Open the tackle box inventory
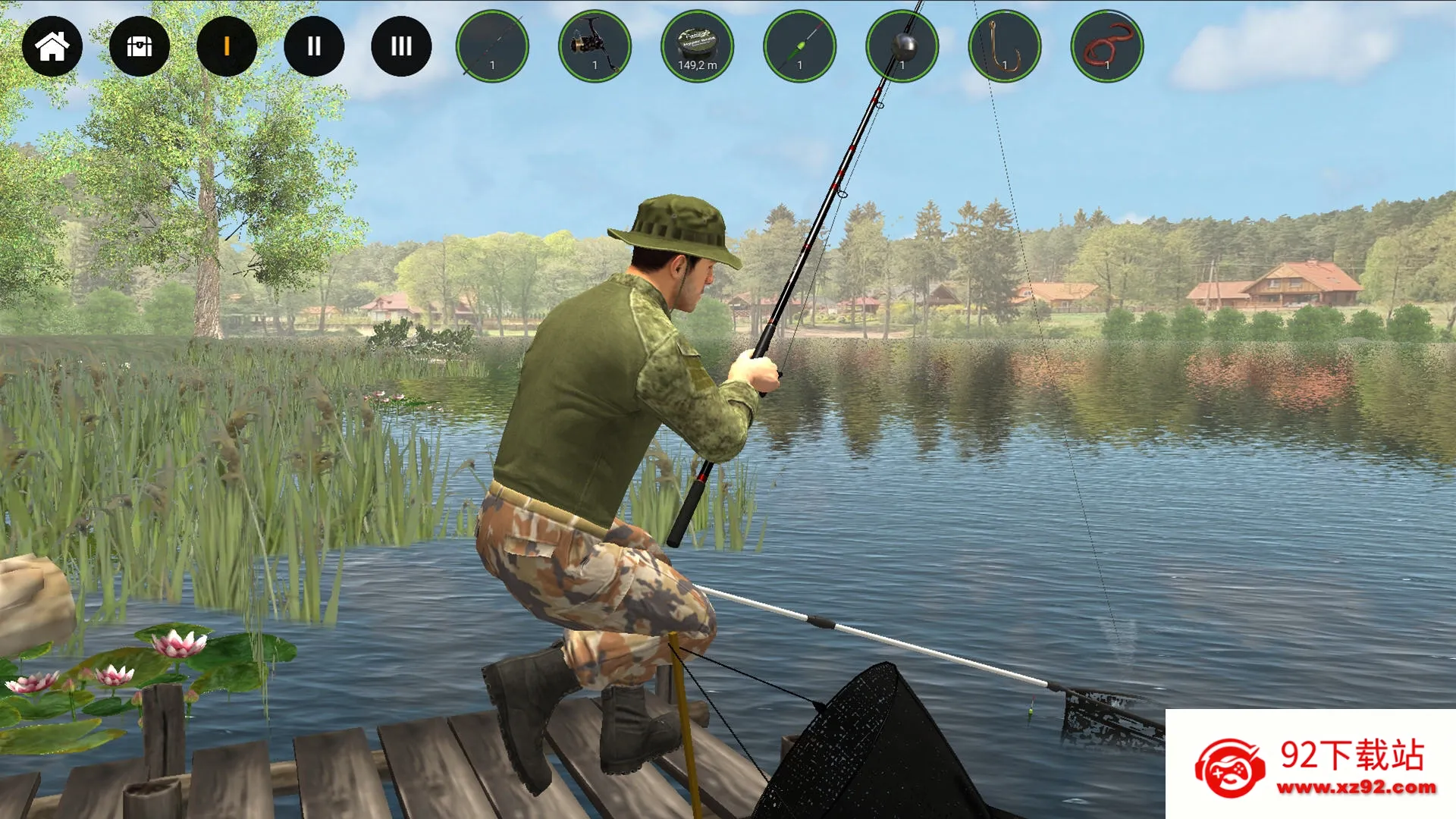The width and height of the screenshot is (1456, 819). coord(140,46)
